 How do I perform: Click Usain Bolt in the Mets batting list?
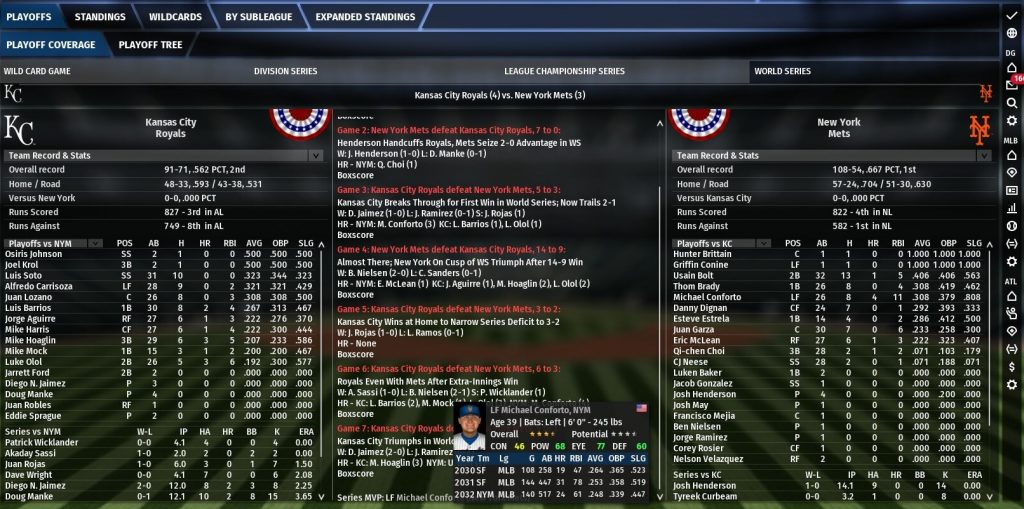[x=697, y=276]
